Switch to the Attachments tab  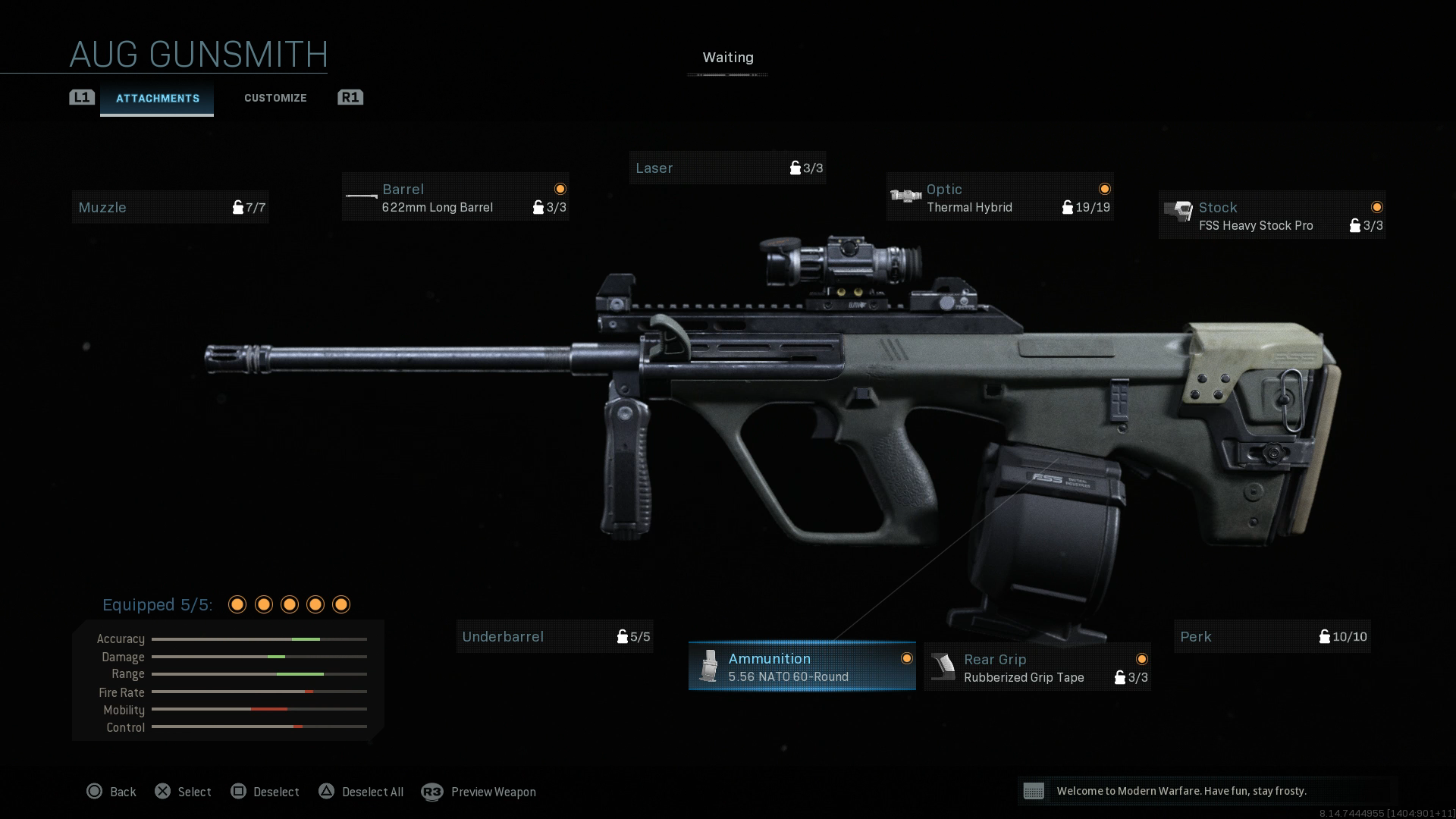coord(157,98)
